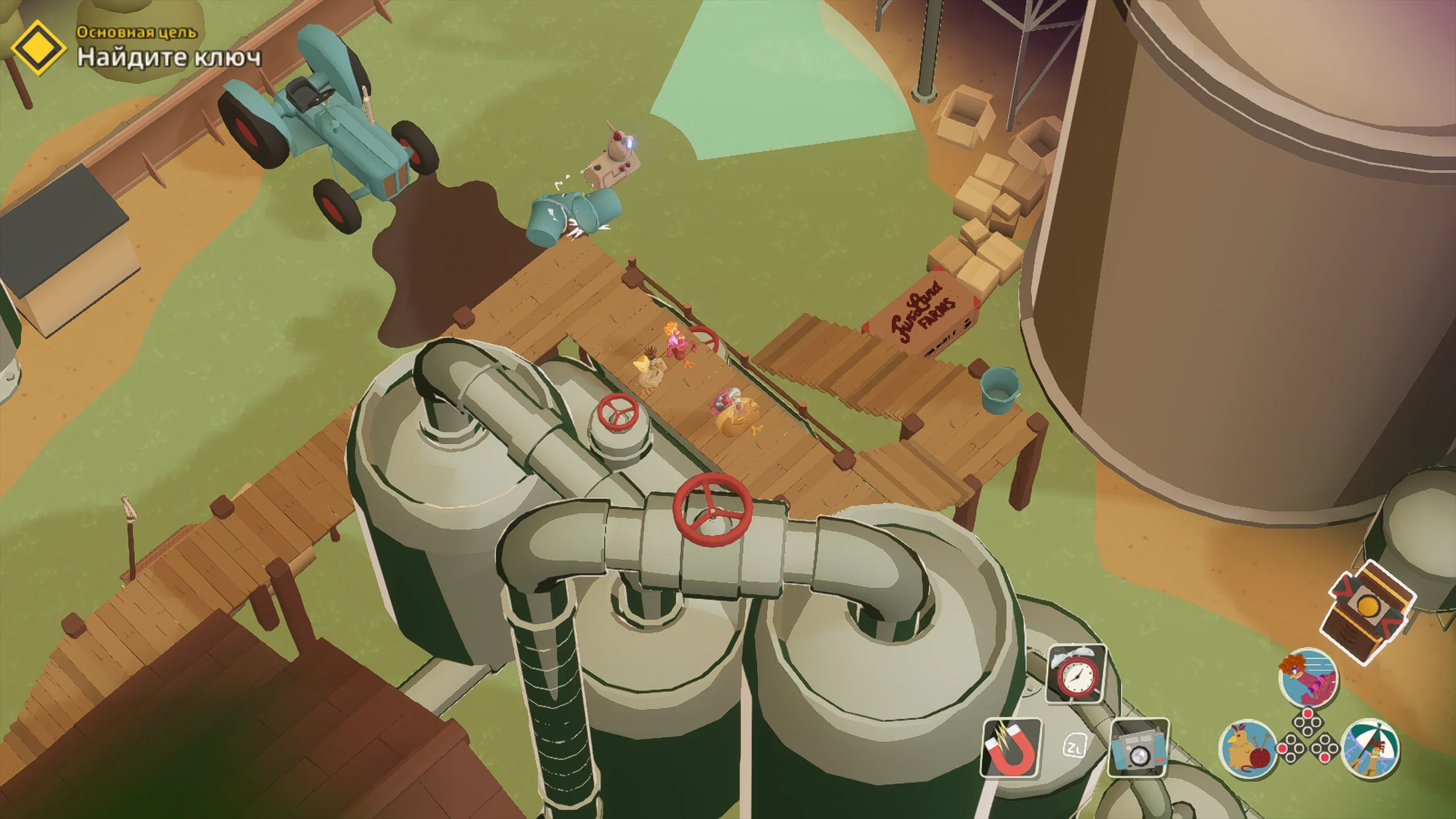Click the yellow diamond objective marker icon

pyautogui.click(x=38, y=48)
